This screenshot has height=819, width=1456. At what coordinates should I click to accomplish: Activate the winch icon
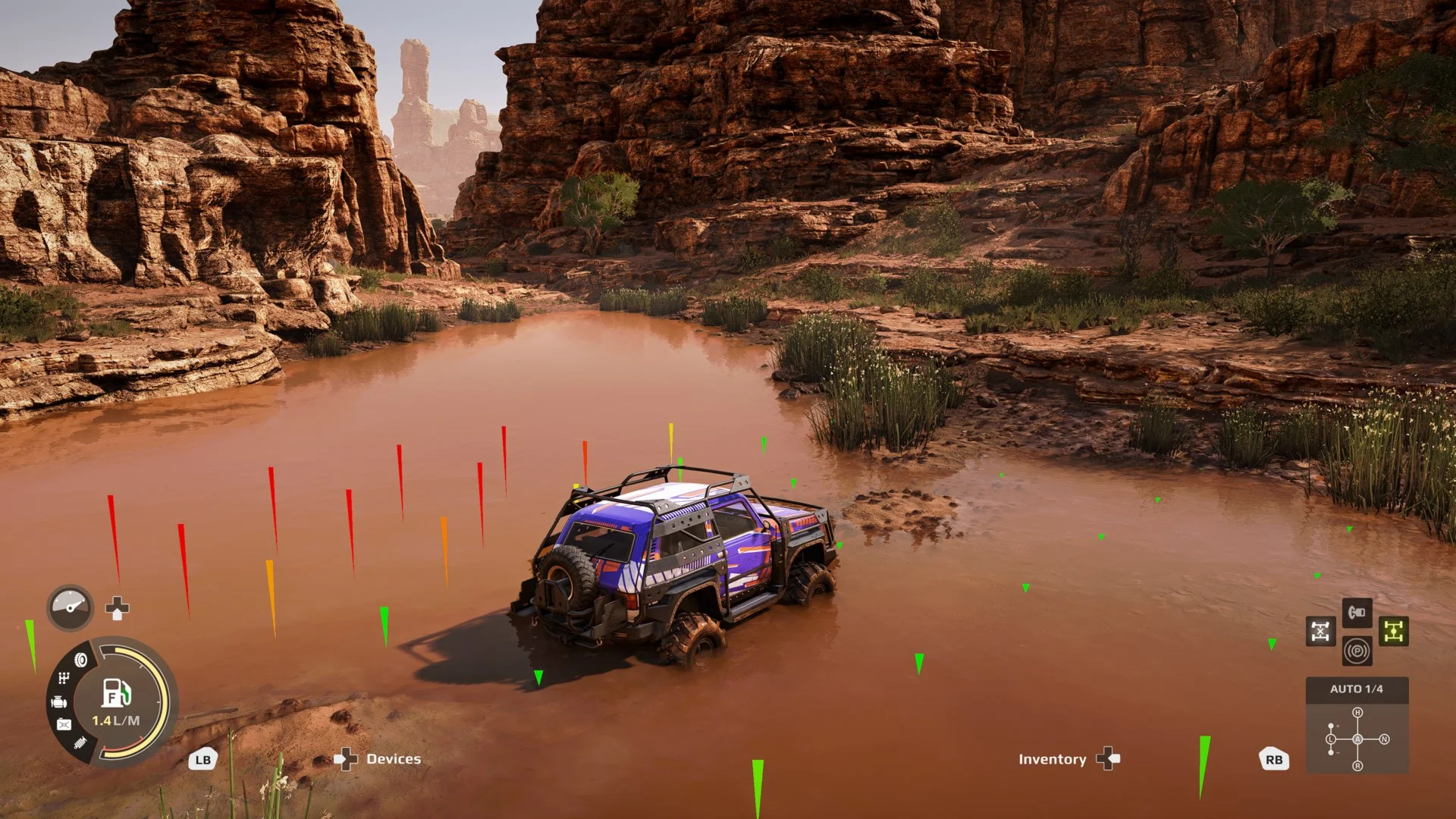click(1357, 612)
